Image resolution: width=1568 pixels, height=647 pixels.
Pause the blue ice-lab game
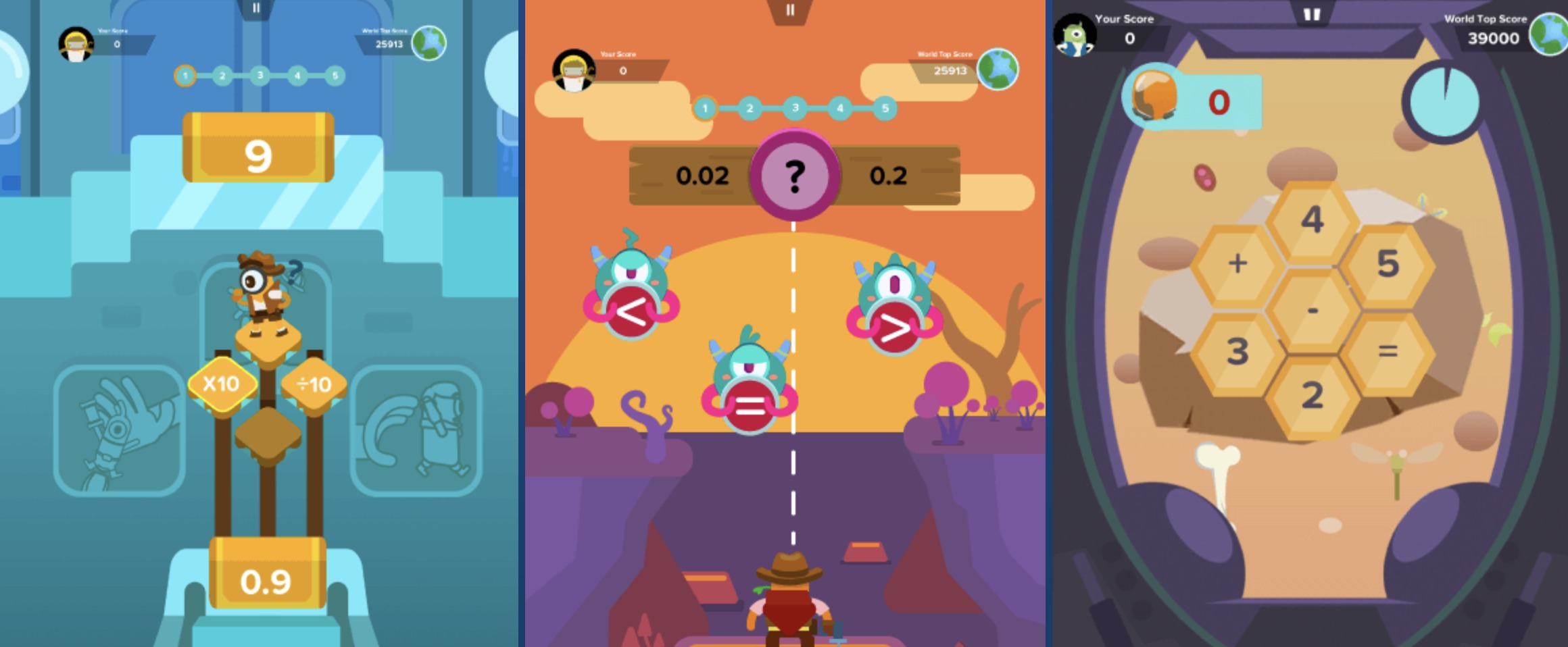point(256,8)
